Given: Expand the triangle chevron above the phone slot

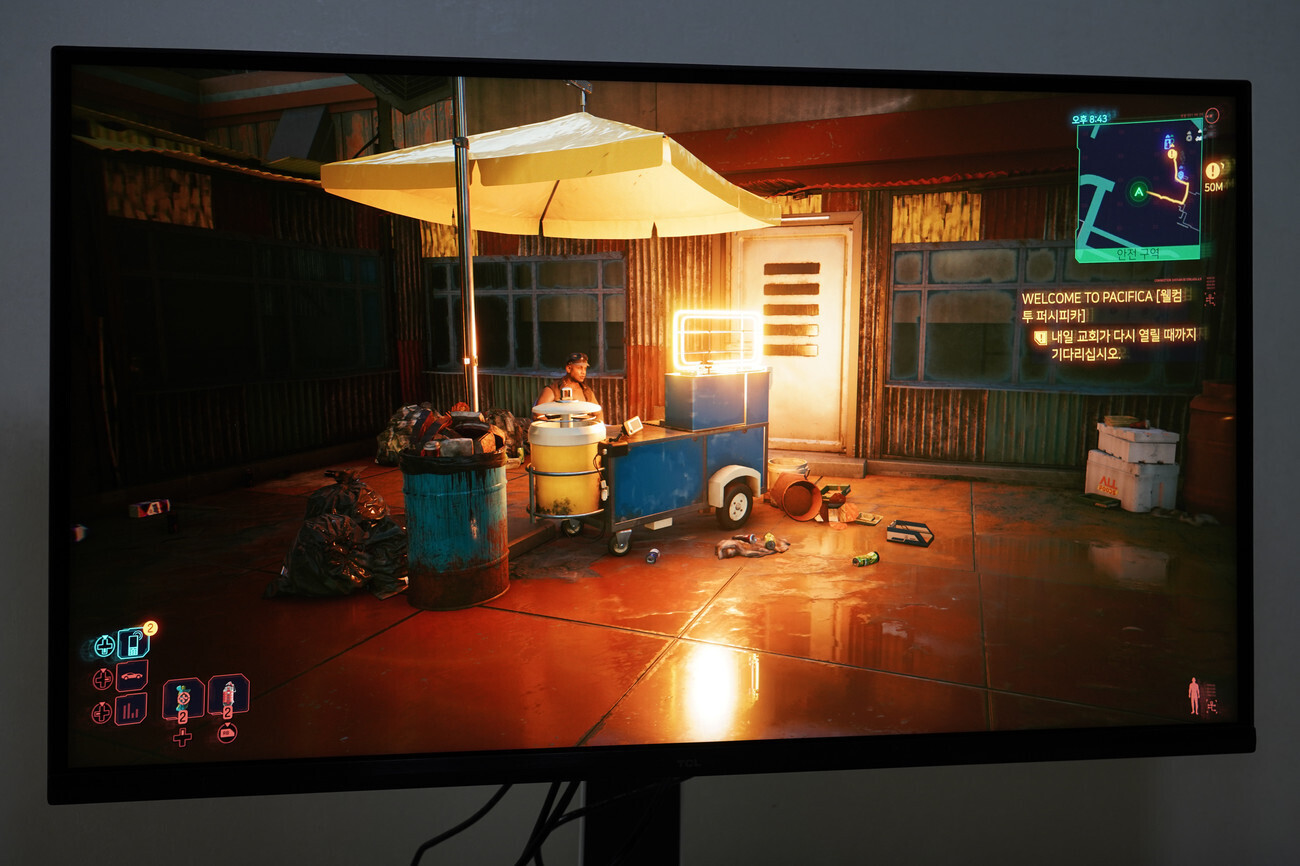Looking at the screenshot, I should (105, 637).
